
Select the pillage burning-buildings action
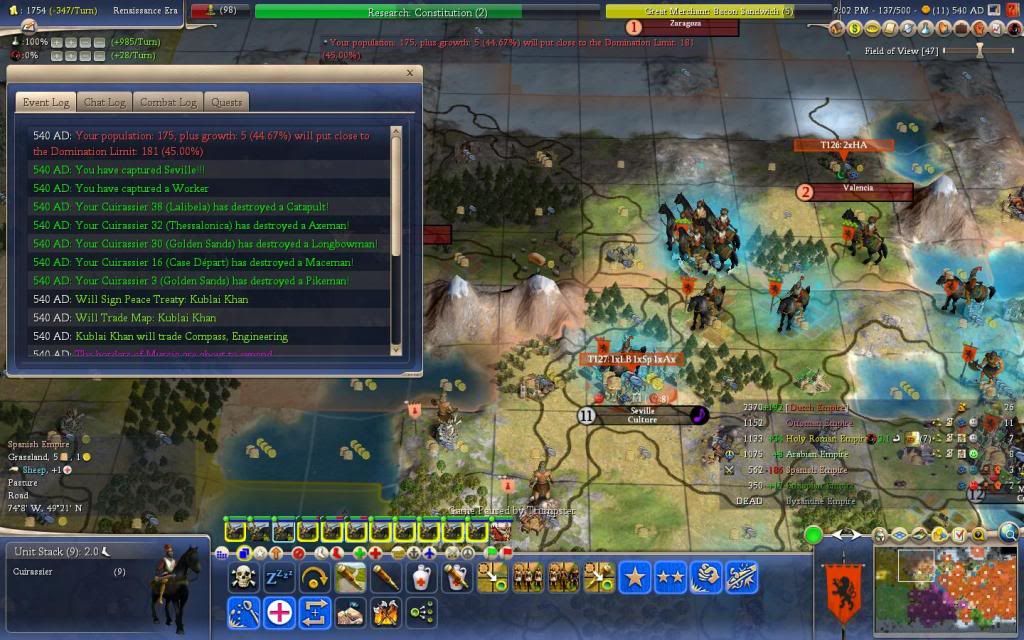pos(386,610)
